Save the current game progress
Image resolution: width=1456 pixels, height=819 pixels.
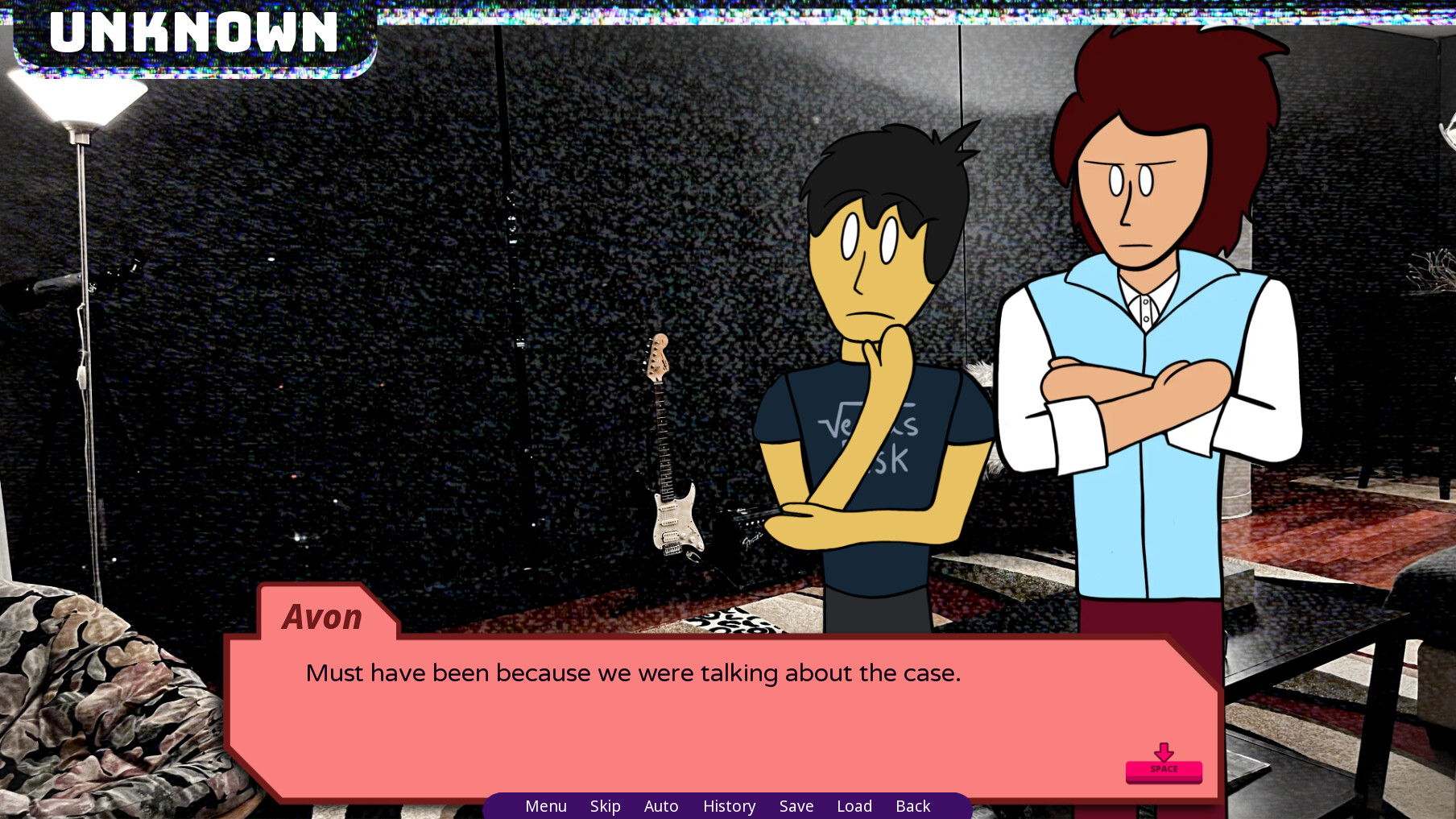click(x=796, y=805)
